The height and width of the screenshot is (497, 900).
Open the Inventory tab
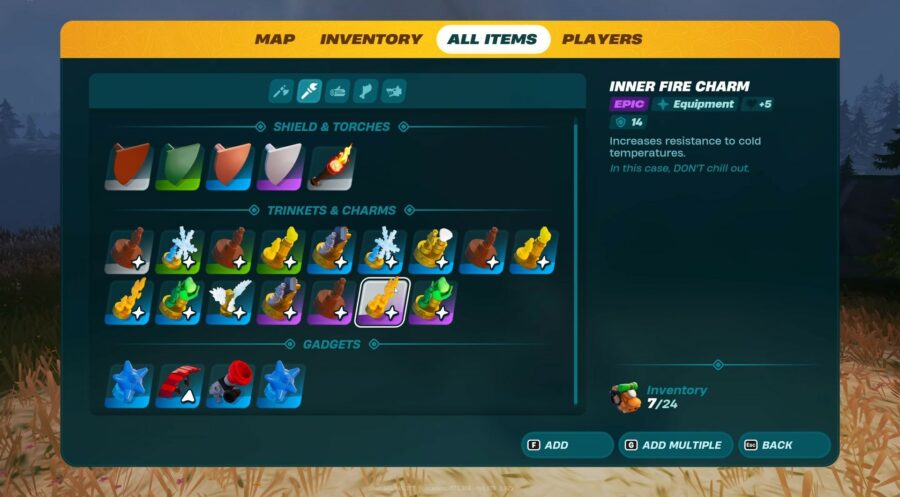tap(371, 40)
